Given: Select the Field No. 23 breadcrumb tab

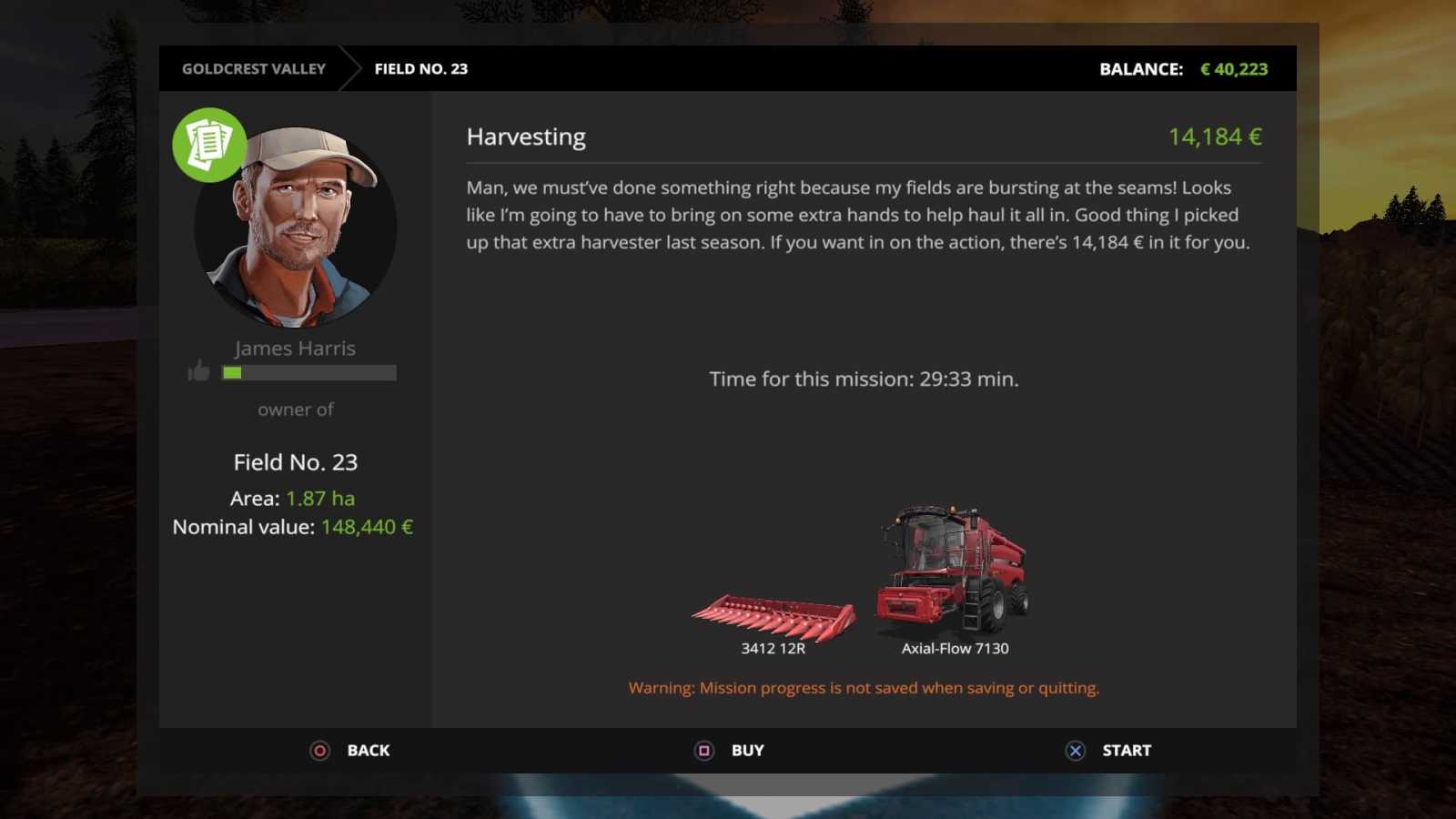Looking at the screenshot, I should [x=420, y=68].
